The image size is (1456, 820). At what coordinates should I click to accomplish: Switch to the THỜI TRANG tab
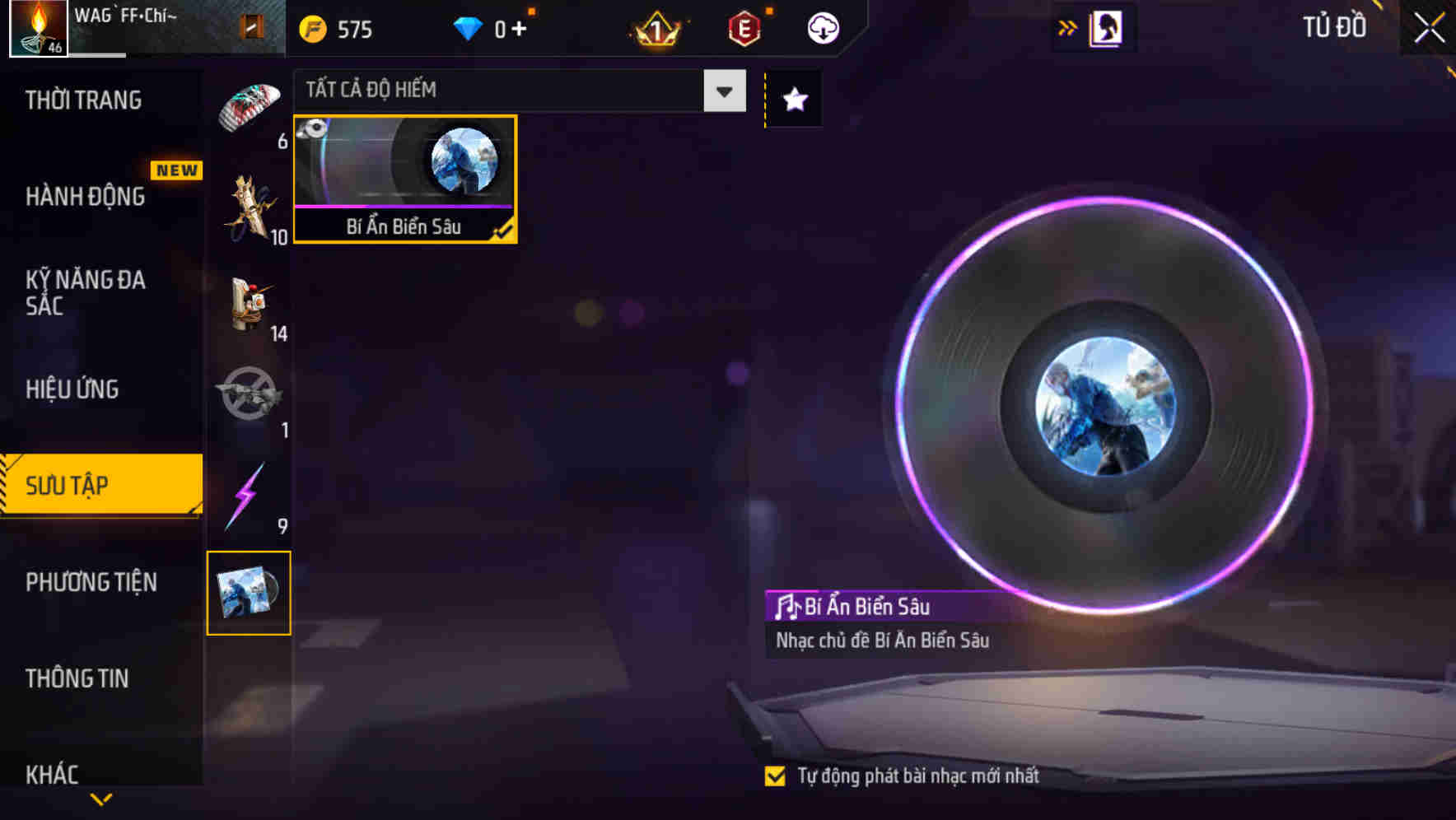coord(82,99)
